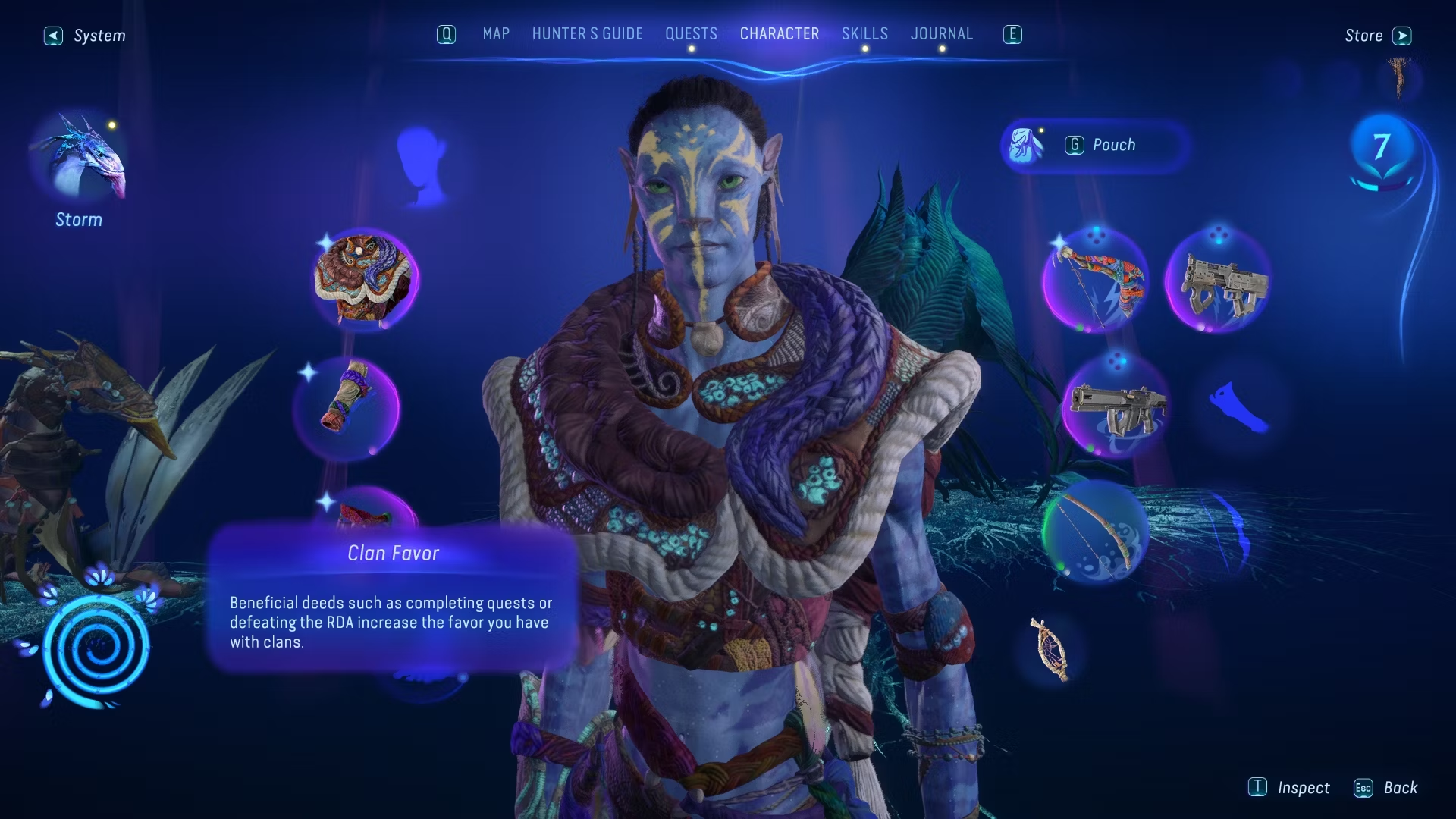
Task: Select the Character tab
Action: [779, 34]
